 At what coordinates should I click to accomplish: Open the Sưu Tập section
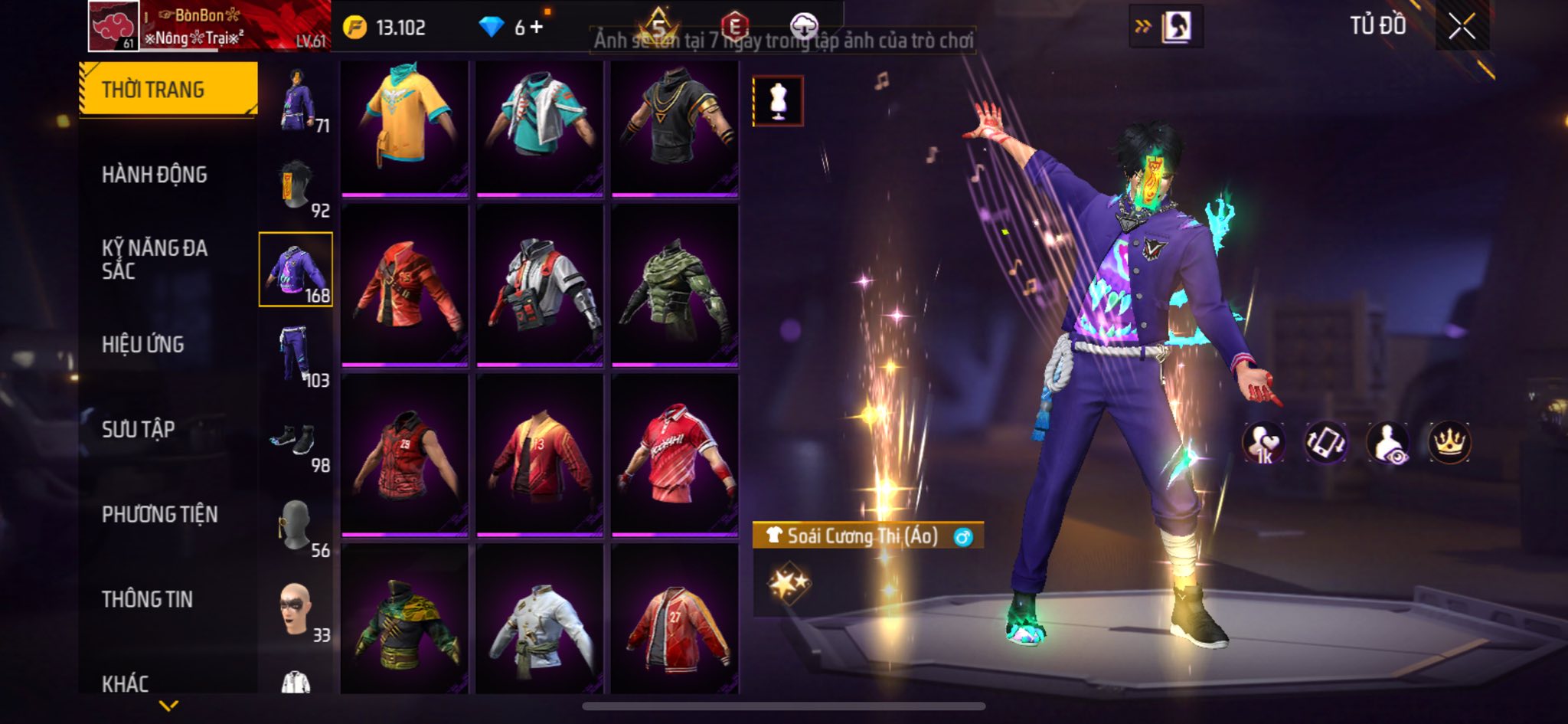coord(139,429)
